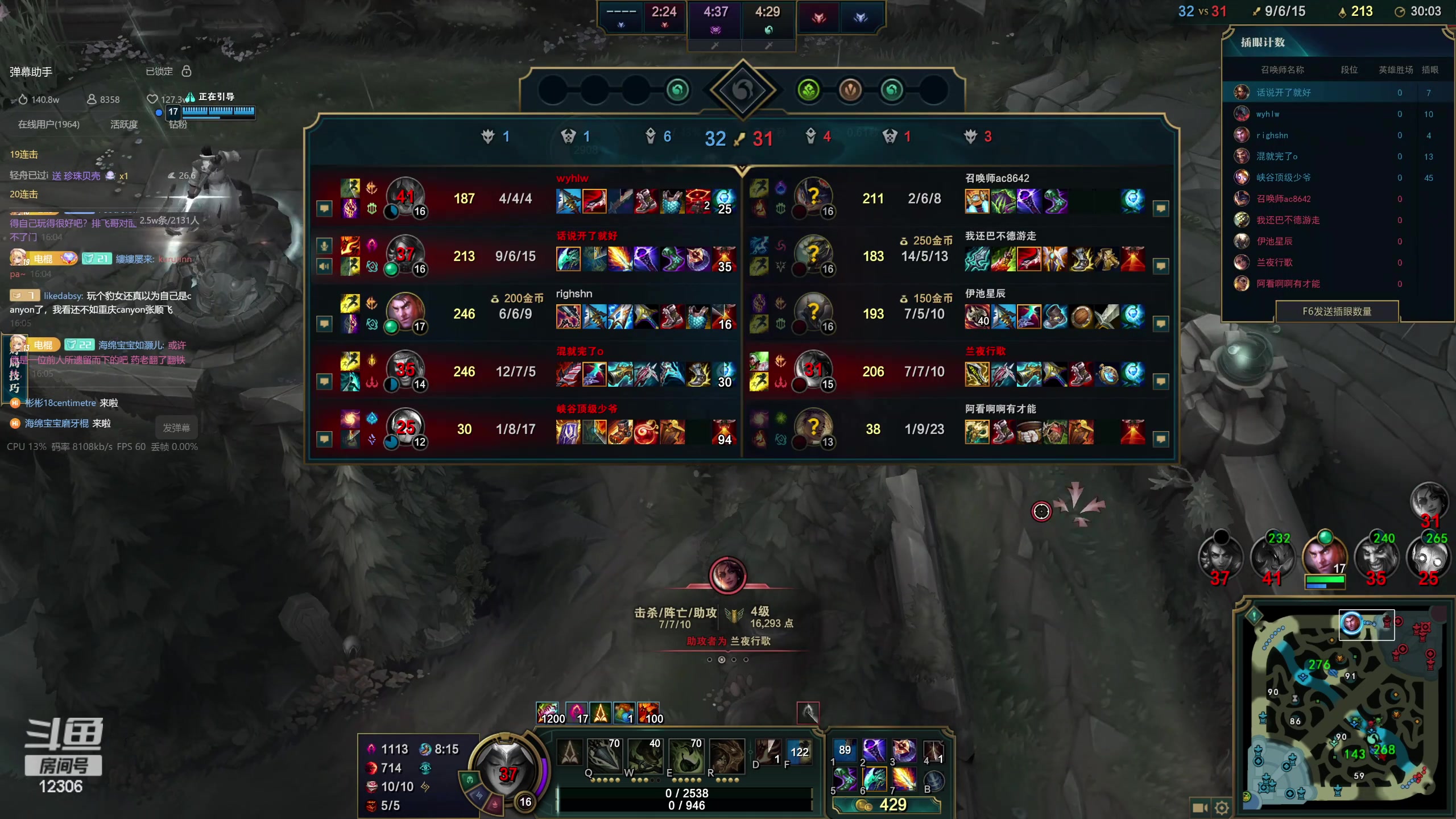Click the 发弹幕 send button
Viewport: 1456px width, 819px height.
coord(176,427)
